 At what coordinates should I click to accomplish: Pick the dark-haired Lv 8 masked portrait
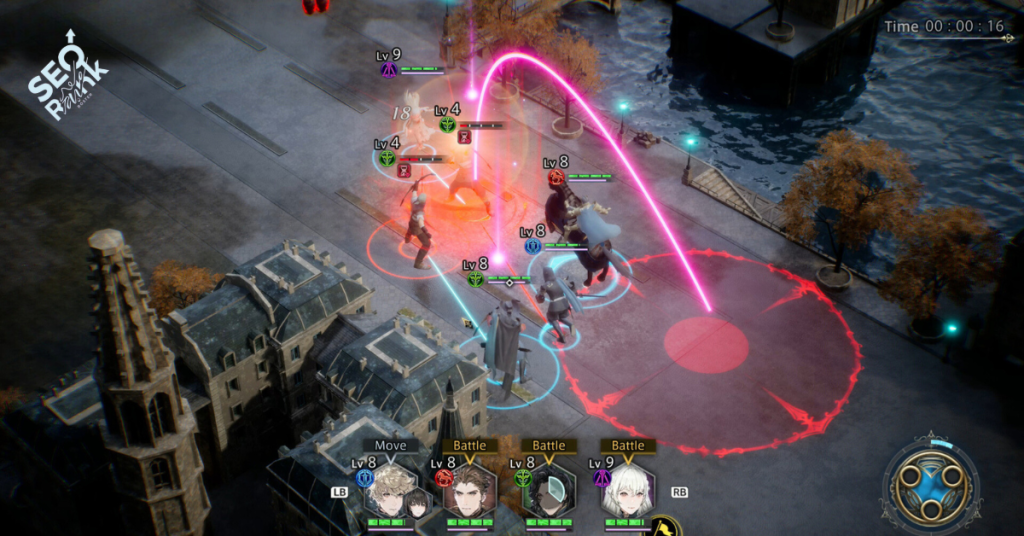[548, 490]
